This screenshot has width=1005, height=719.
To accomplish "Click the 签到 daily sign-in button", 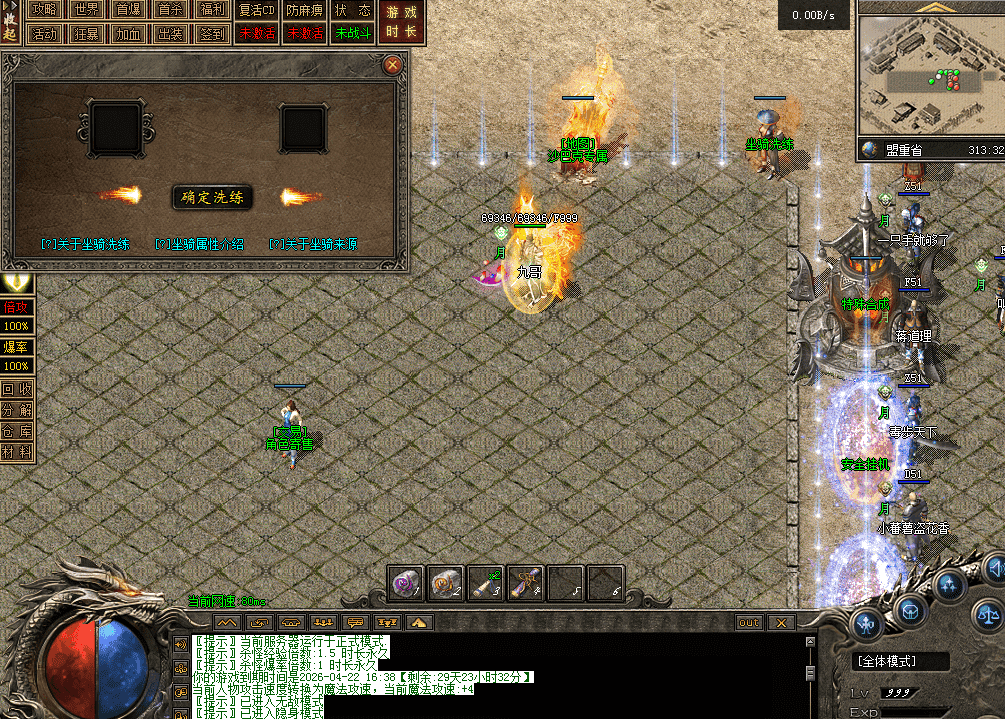I will pyautogui.click(x=212, y=33).
